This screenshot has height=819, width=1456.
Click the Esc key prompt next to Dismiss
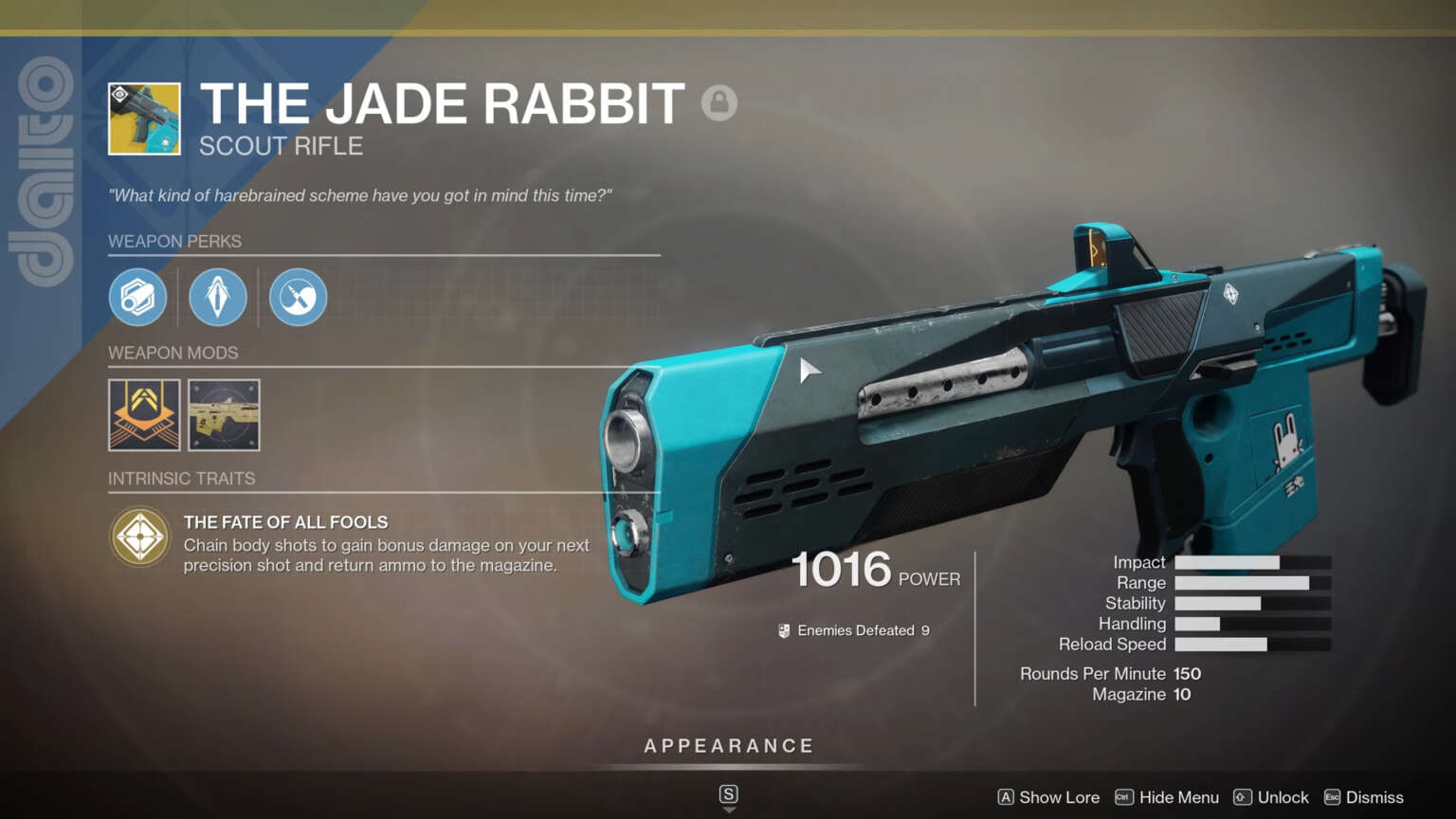(1334, 797)
